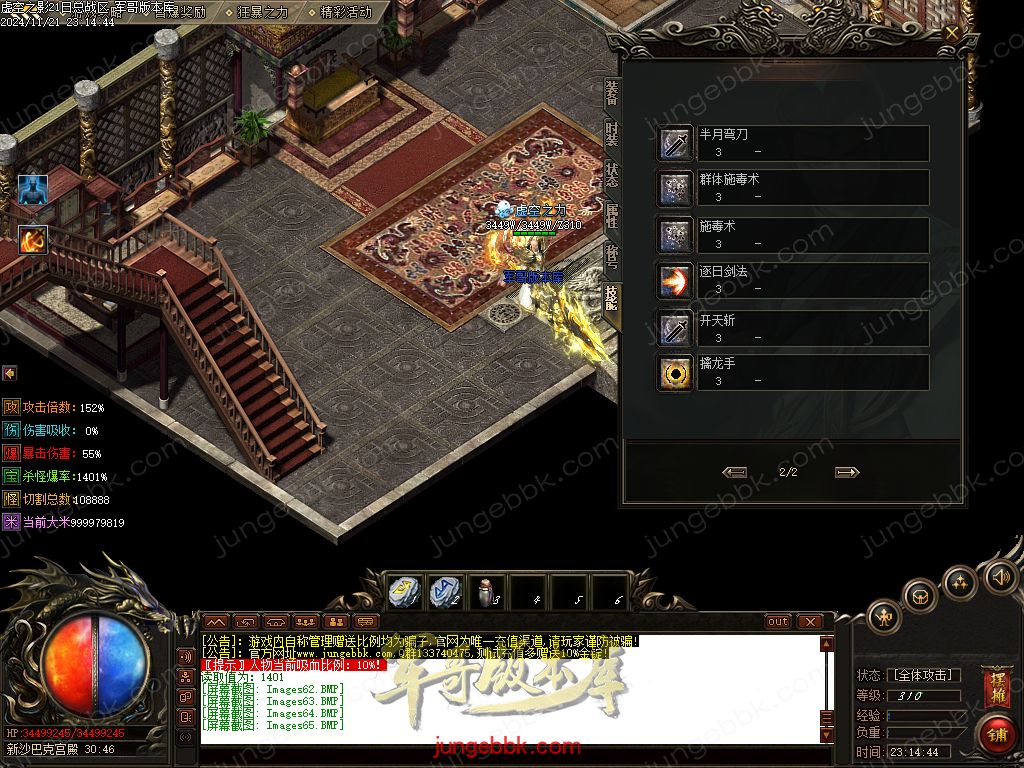
Task: Pick the 开天斩 skill
Action: click(x=674, y=327)
